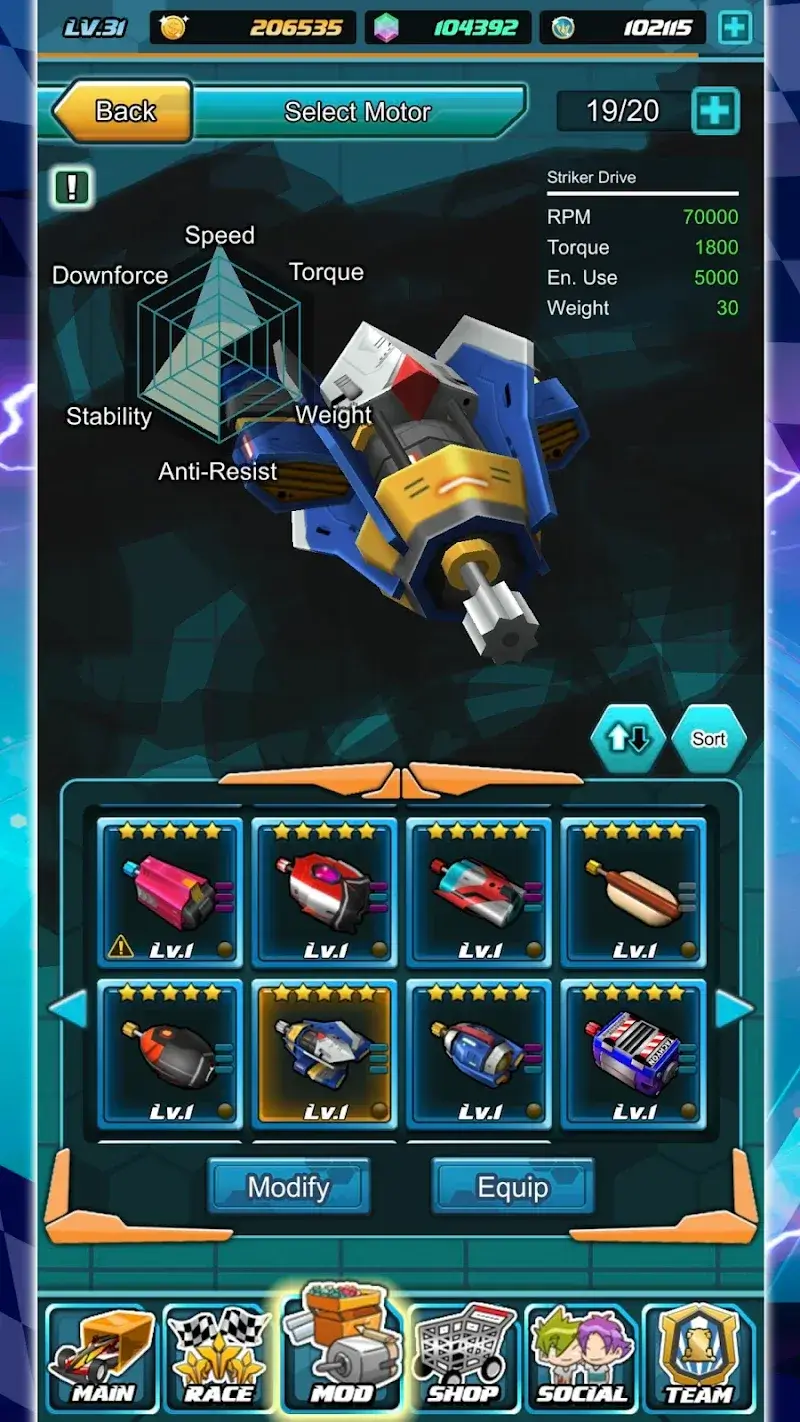Expand motor storage with the plus beside 19/20
The width and height of the screenshot is (800, 1422).
pos(715,111)
